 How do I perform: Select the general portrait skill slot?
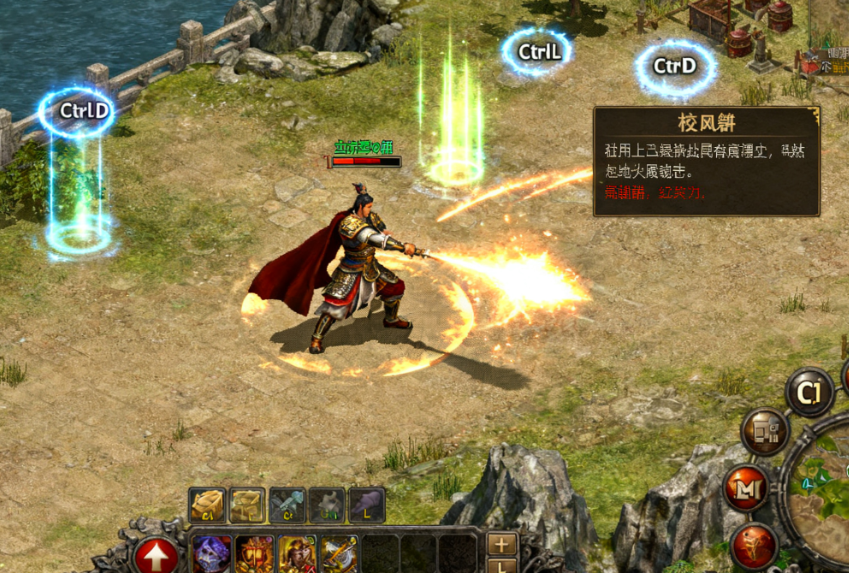(x=298, y=555)
